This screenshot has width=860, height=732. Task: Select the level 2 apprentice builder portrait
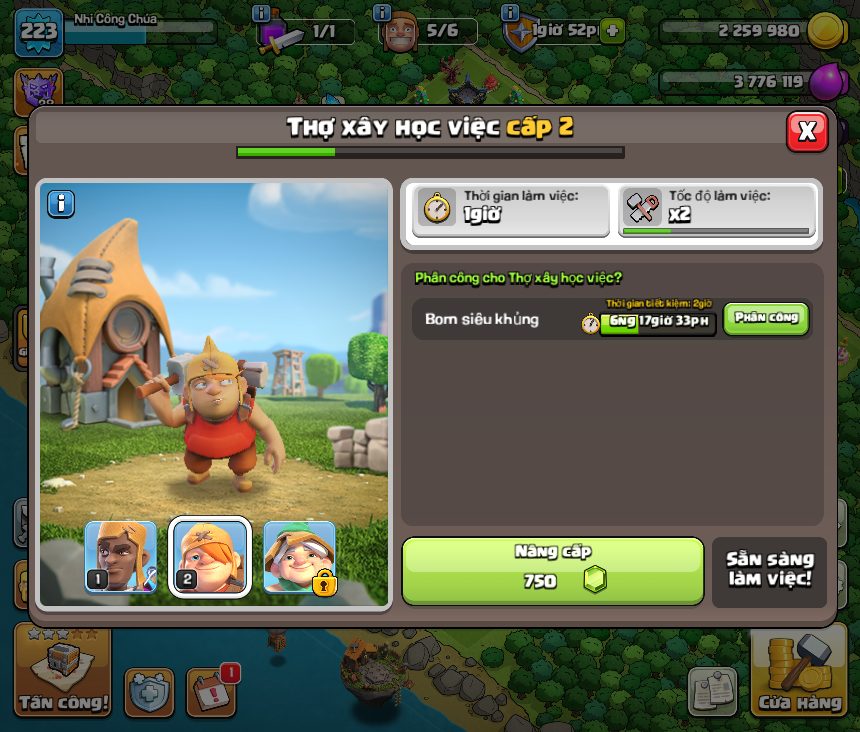pyautogui.click(x=209, y=557)
